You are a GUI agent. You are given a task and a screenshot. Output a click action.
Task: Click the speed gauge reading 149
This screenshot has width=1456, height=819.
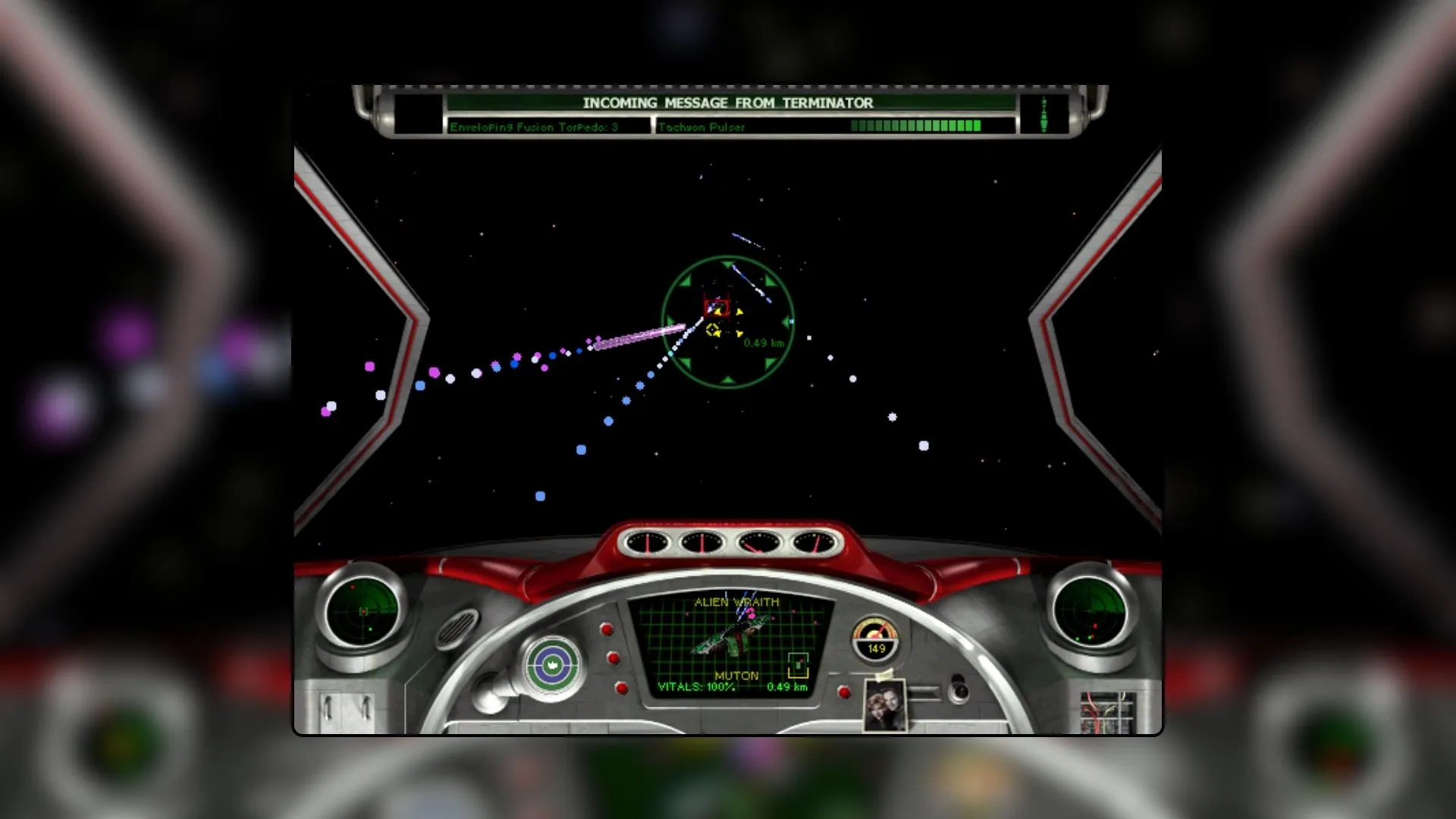(x=876, y=639)
